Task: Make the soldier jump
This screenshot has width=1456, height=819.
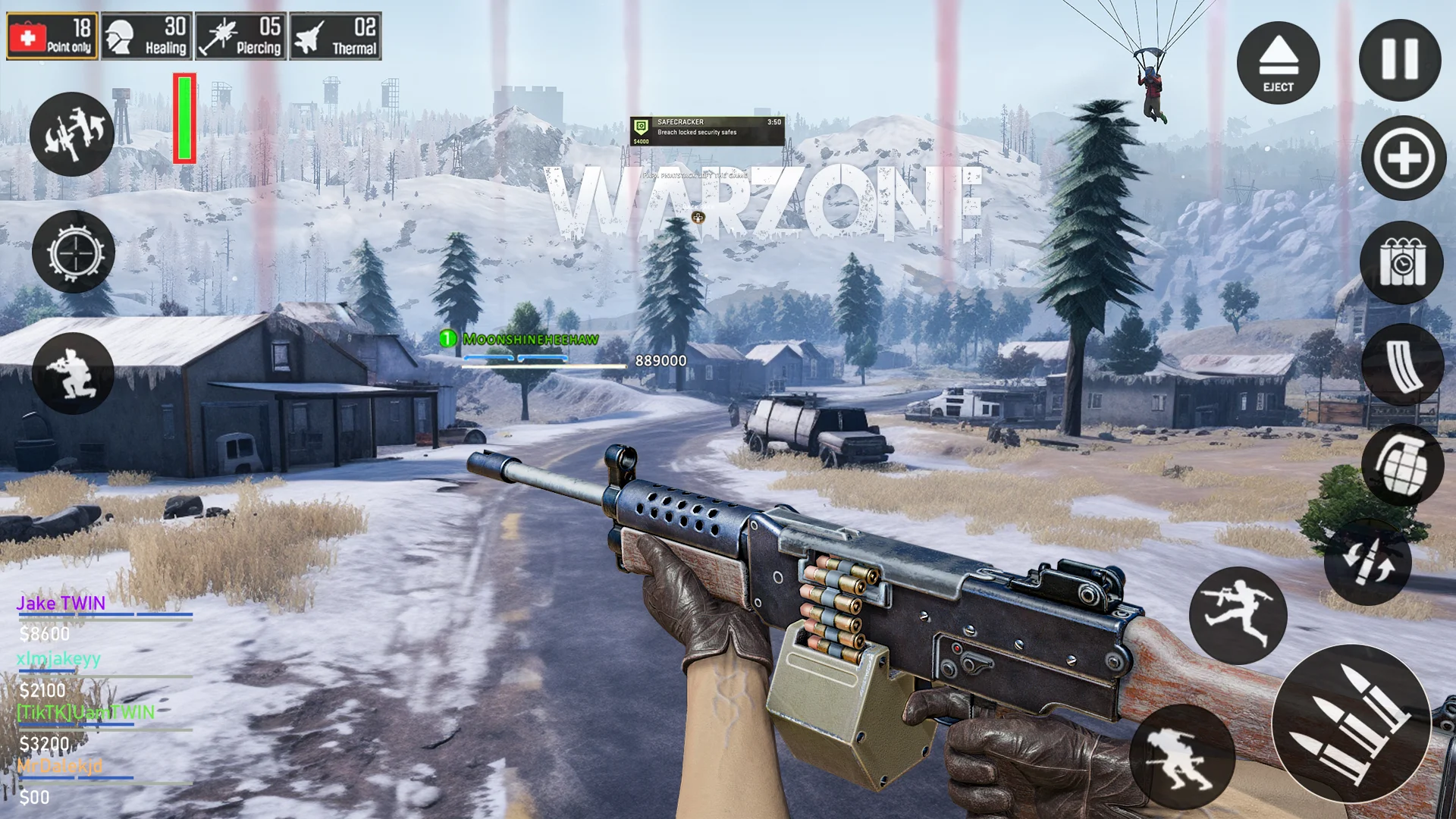Action: pyautogui.click(x=1238, y=615)
